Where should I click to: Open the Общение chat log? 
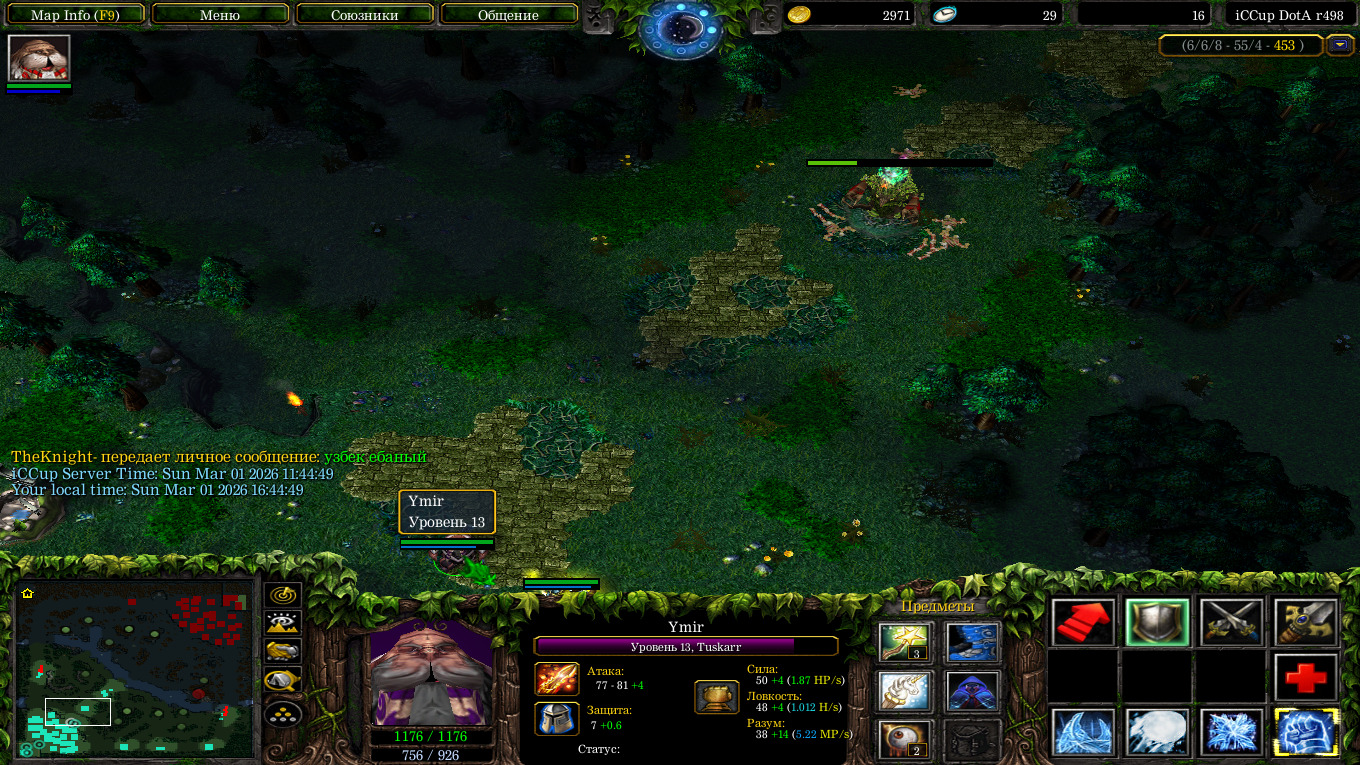508,15
